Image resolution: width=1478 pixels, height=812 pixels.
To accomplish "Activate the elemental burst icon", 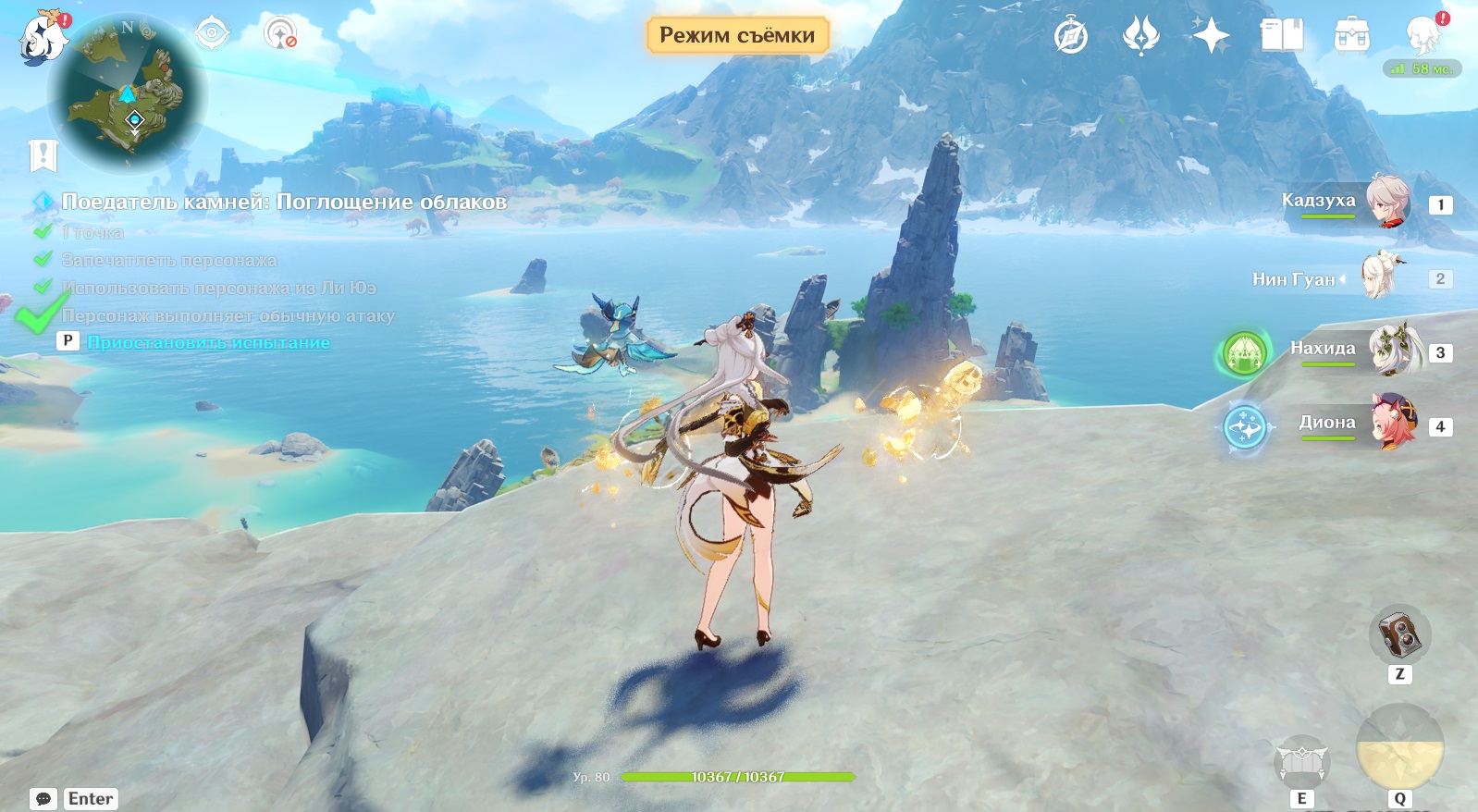I will (x=1399, y=748).
